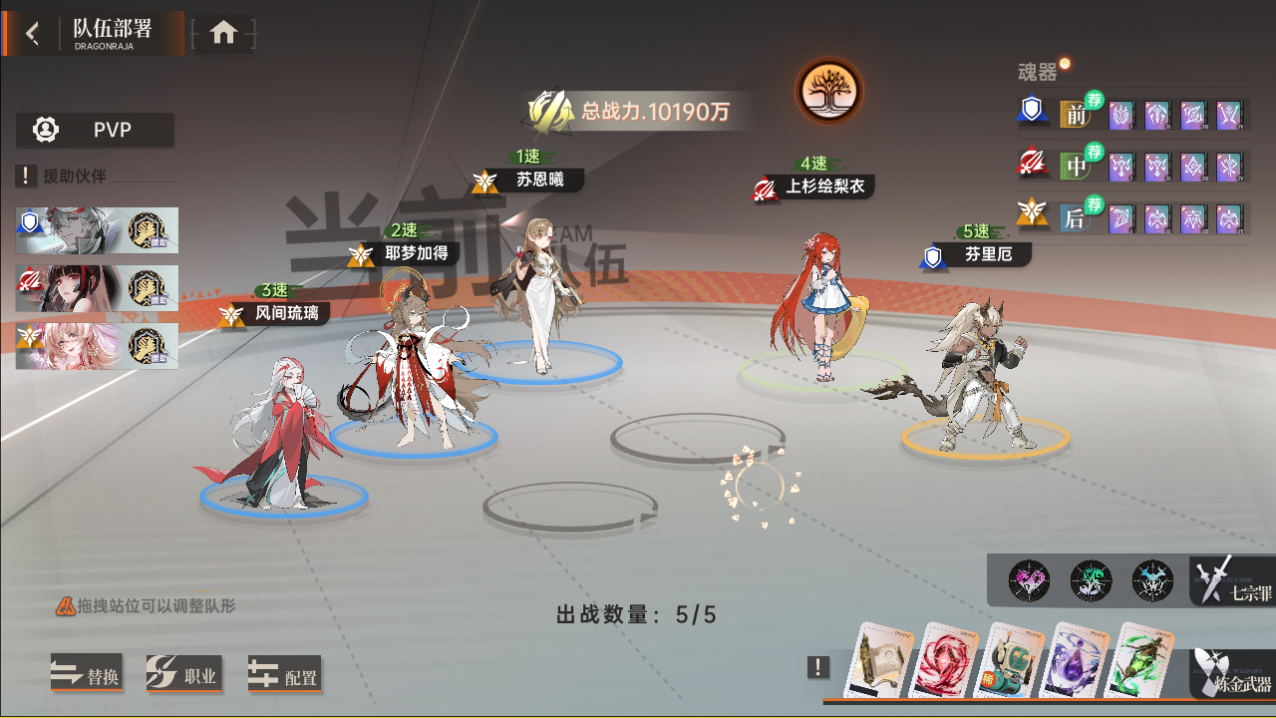Select the white-haired support partner portrait

coord(97,230)
